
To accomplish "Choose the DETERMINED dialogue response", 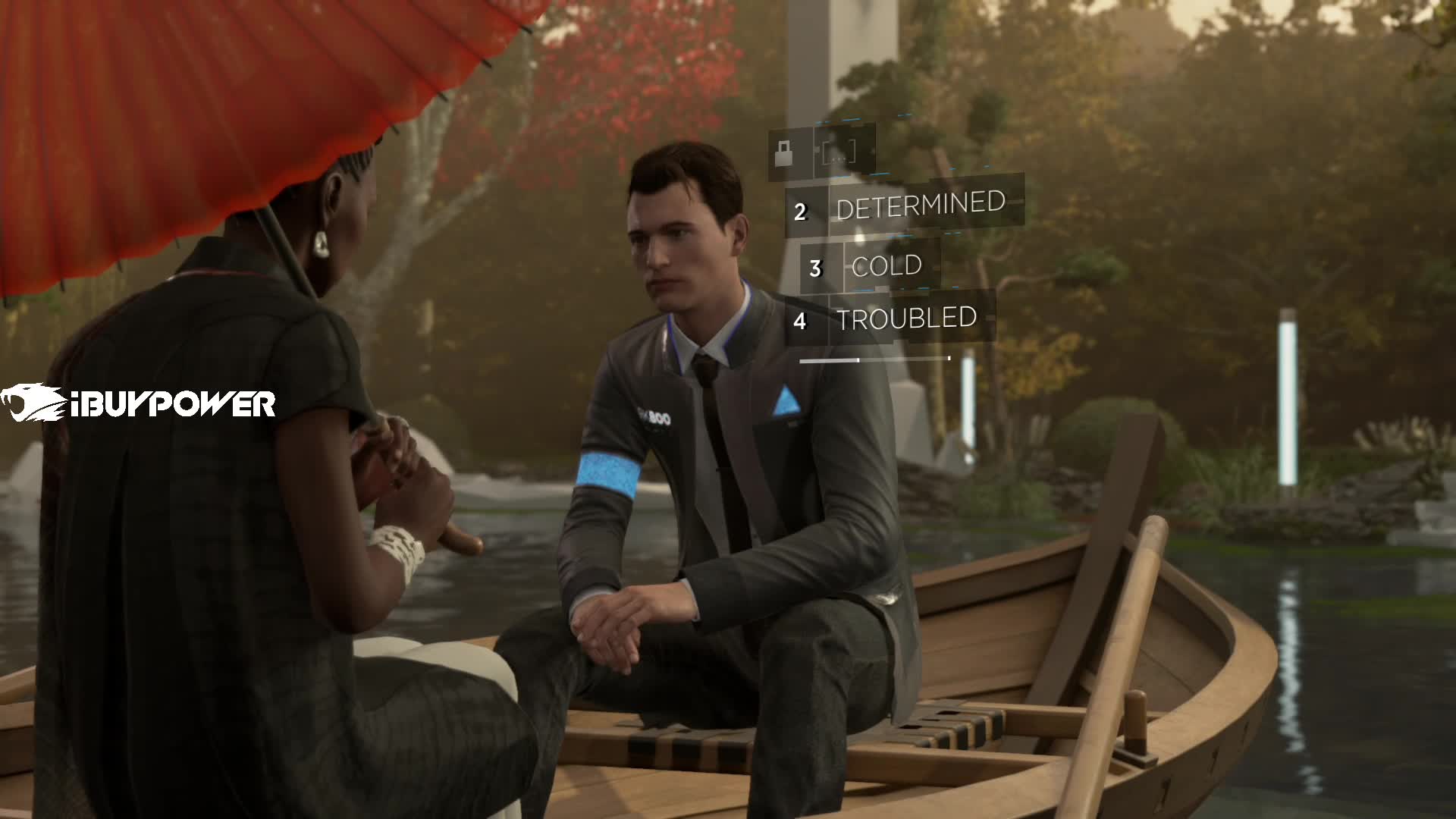I will coord(920,206).
